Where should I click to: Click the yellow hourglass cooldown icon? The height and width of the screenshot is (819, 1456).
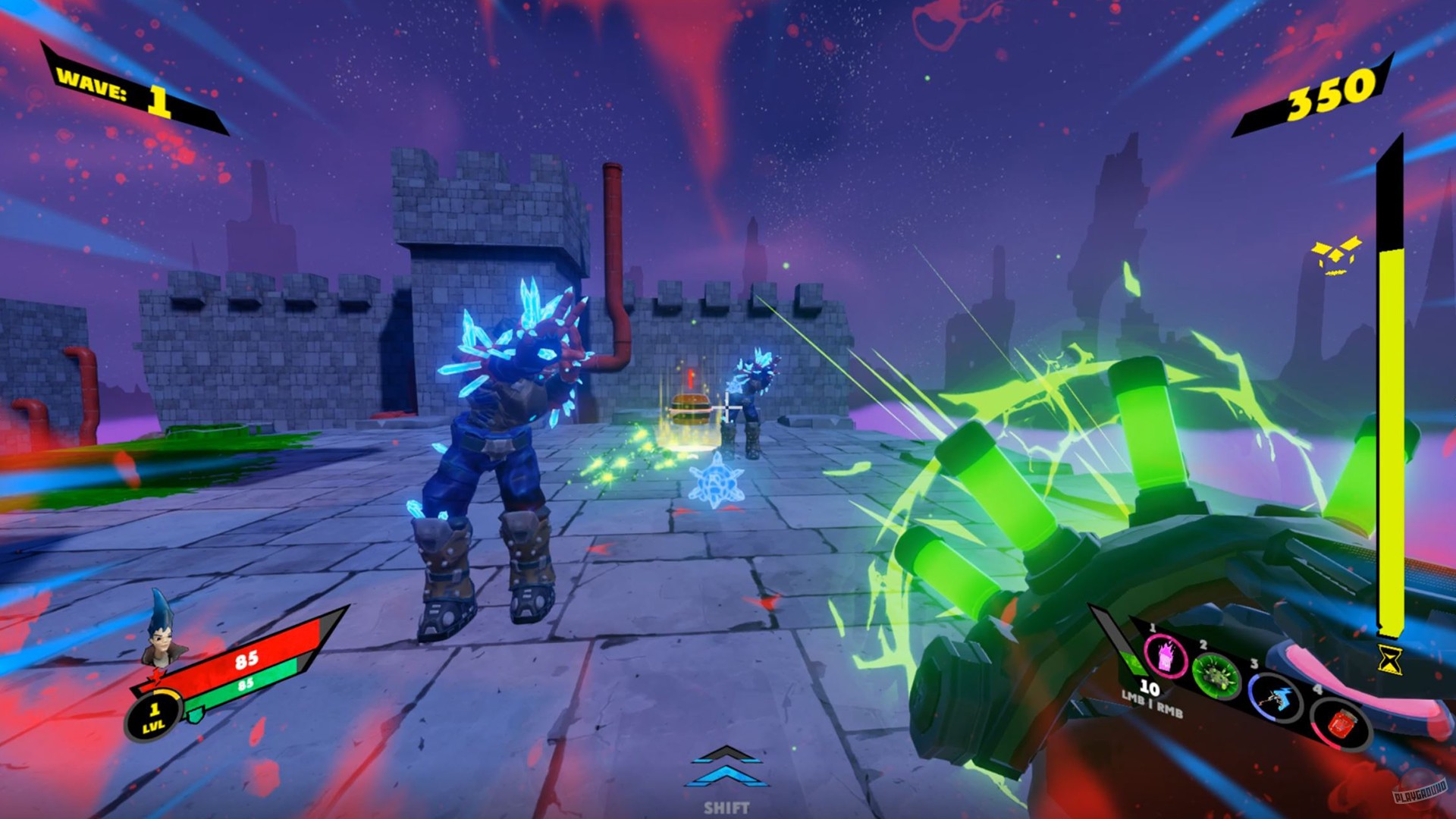tap(1390, 658)
